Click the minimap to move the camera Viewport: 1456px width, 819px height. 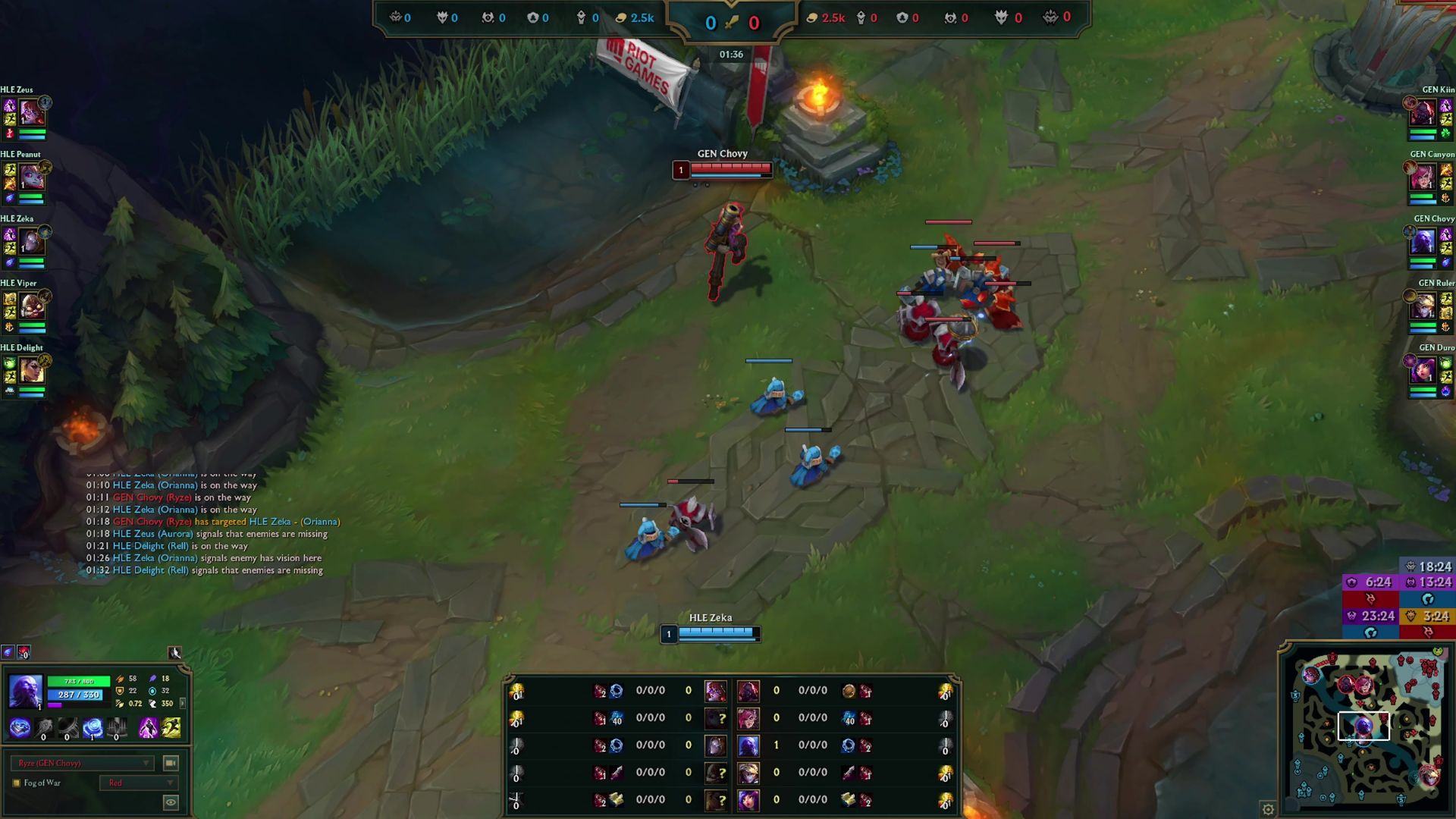[x=1365, y=728]
